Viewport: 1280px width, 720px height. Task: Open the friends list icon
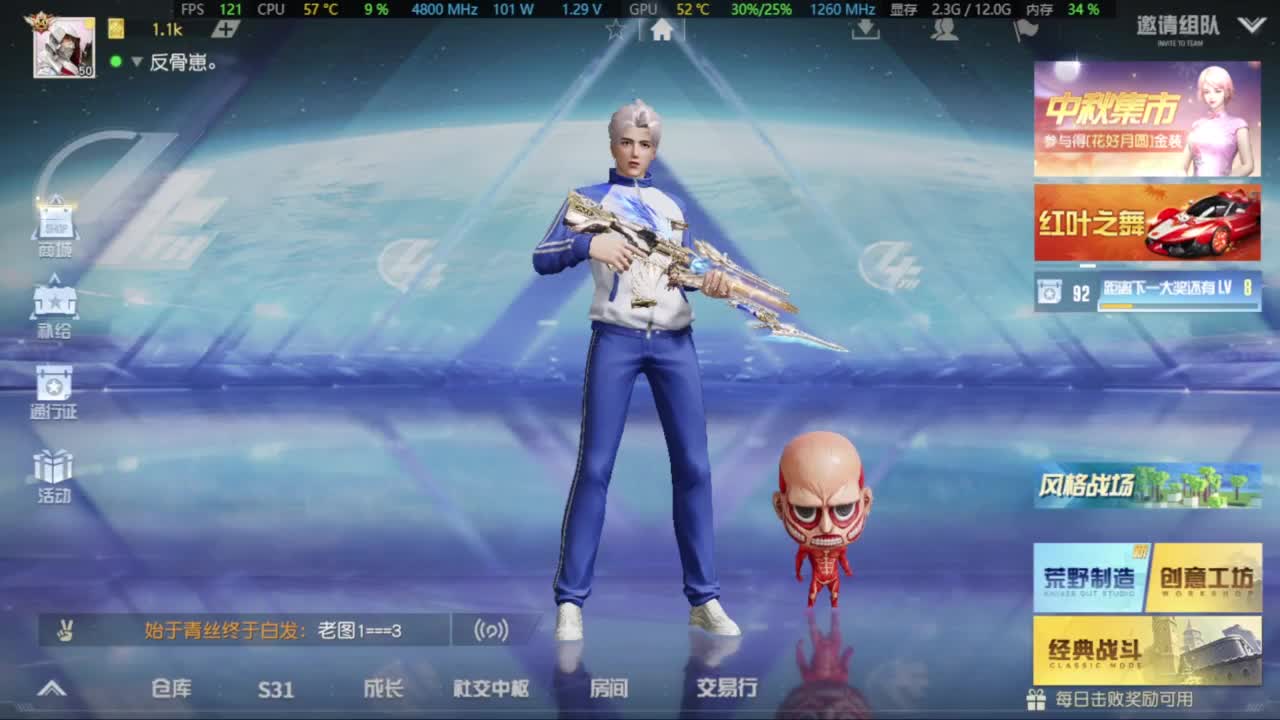[944, 33]
